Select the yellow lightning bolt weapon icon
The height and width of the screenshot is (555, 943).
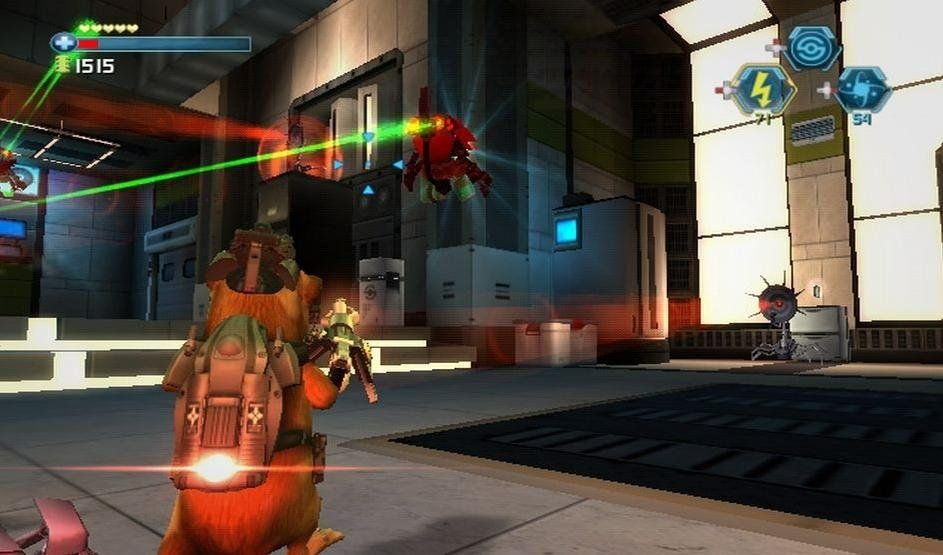point(763,89)
